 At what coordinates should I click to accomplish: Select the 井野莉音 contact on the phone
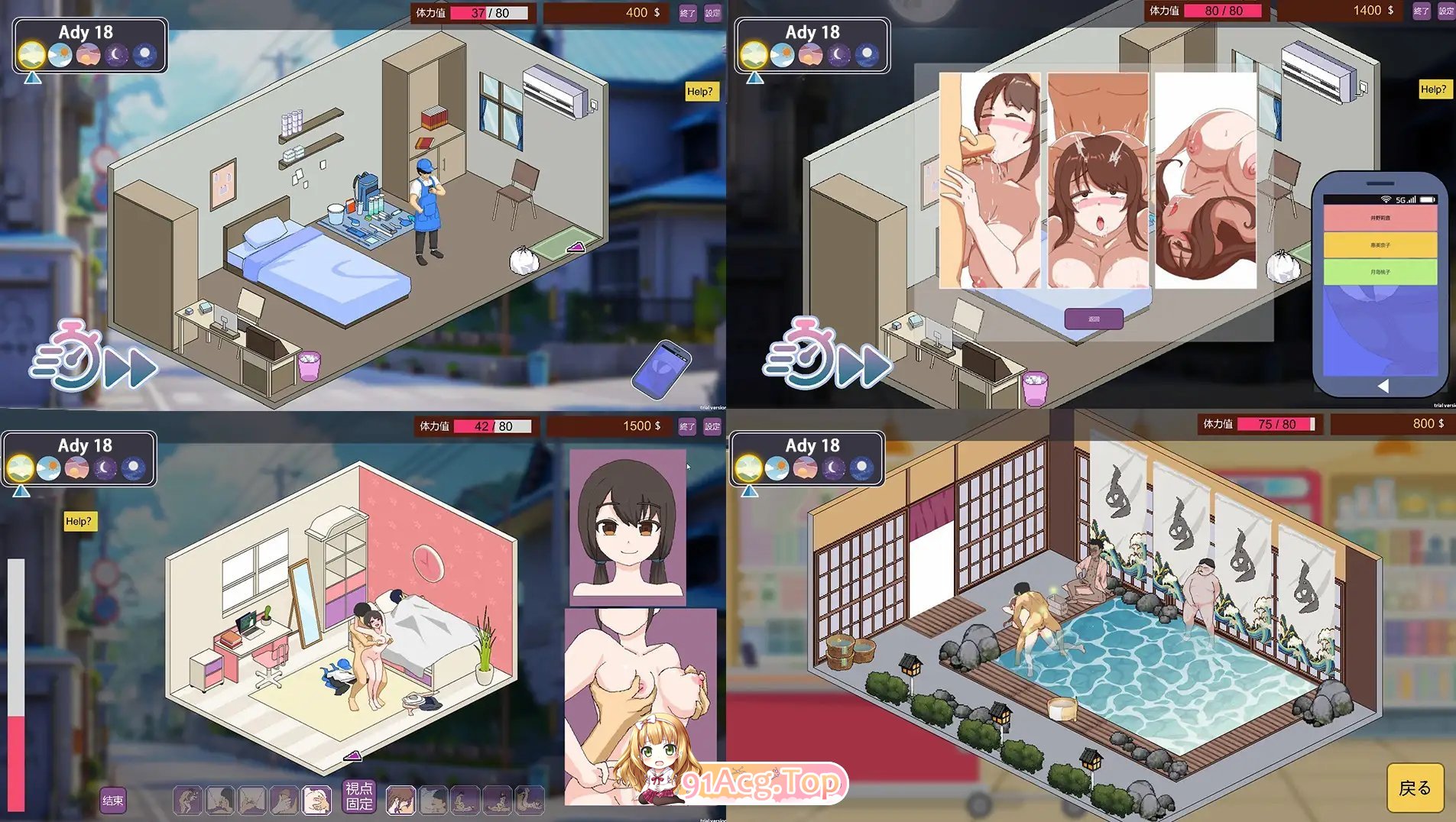[1380, 217]
